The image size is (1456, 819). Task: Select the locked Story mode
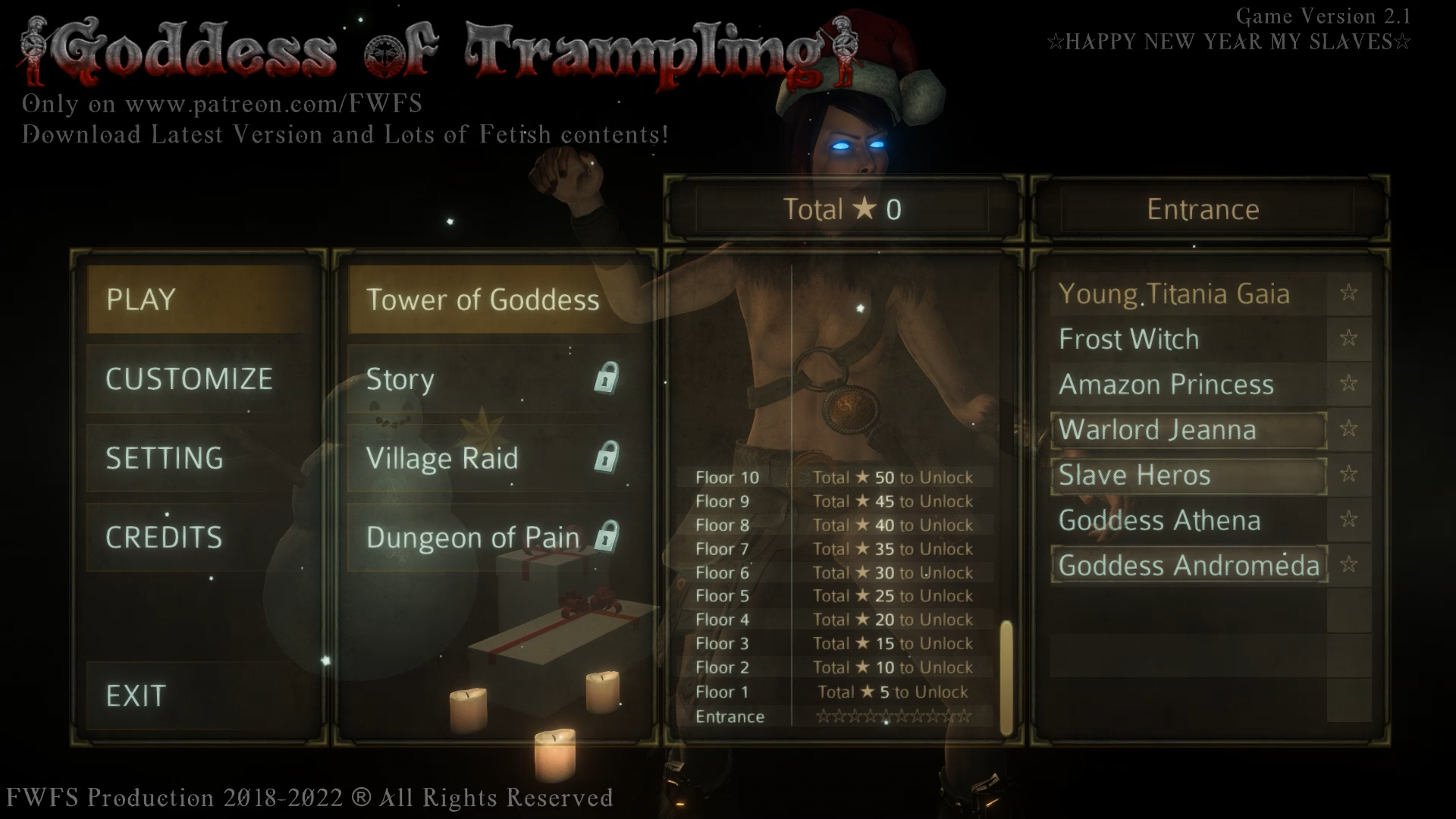pos(493,379)
